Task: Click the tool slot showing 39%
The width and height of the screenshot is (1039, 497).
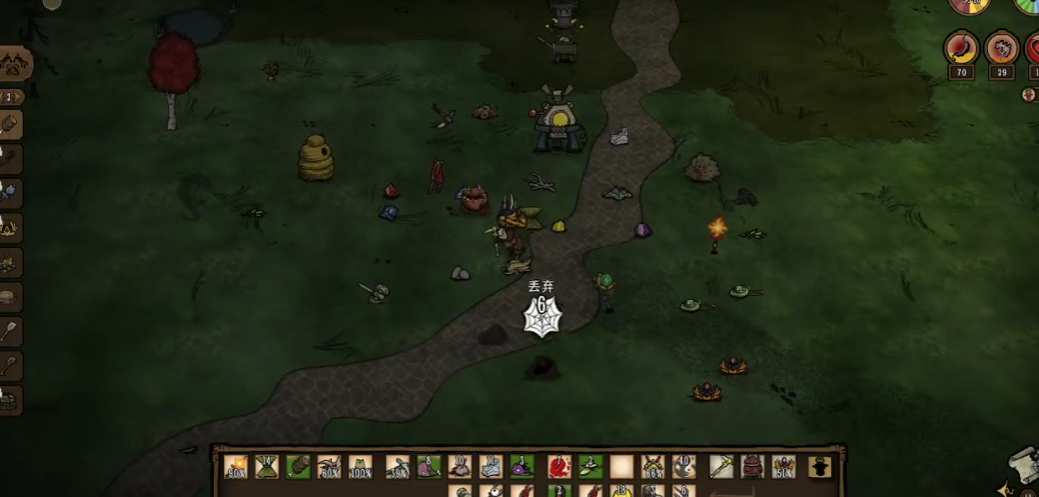Action: [x=397, y=466]
